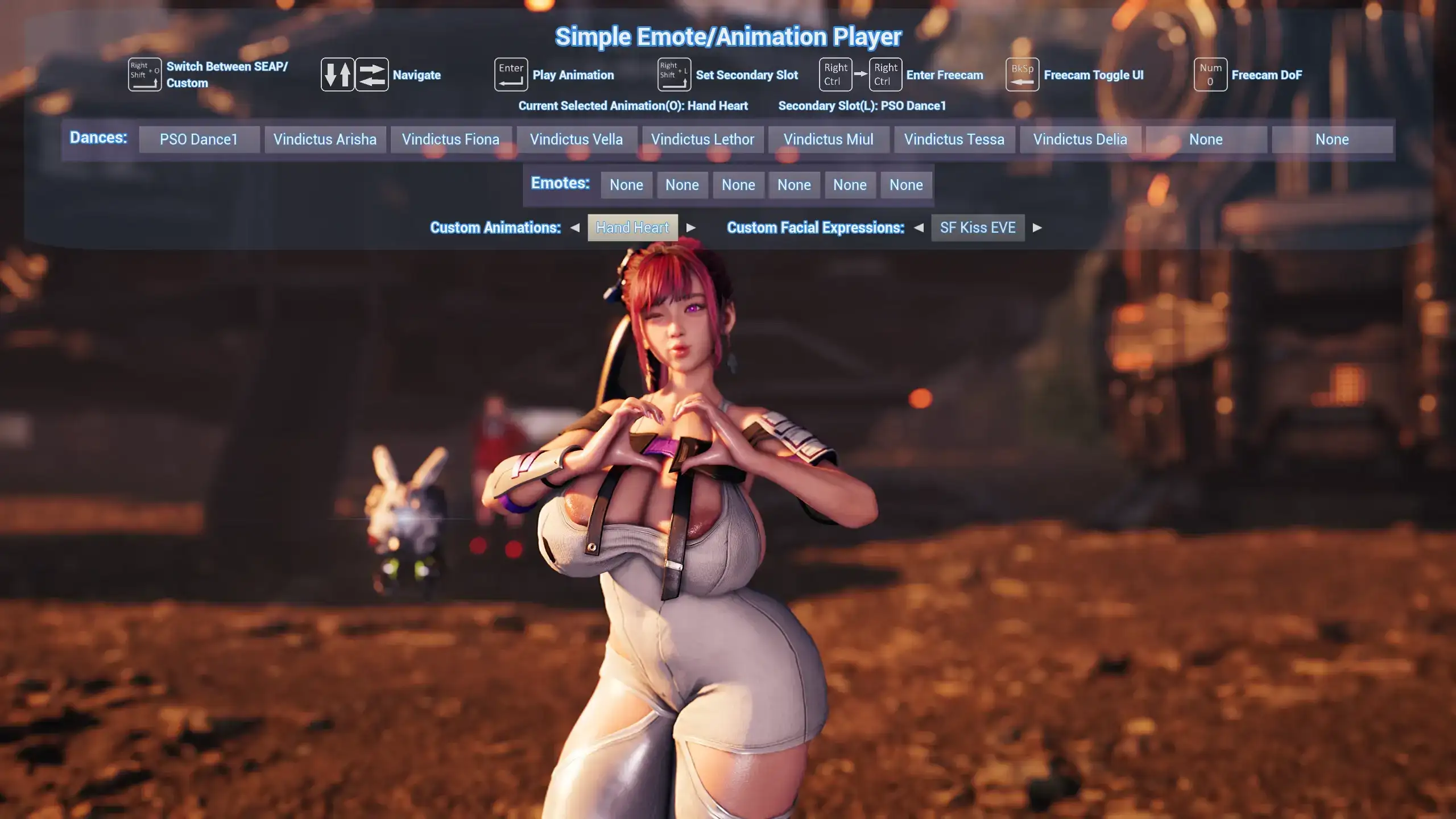Pick the Vindictus Tessa dance

(954, 139)
